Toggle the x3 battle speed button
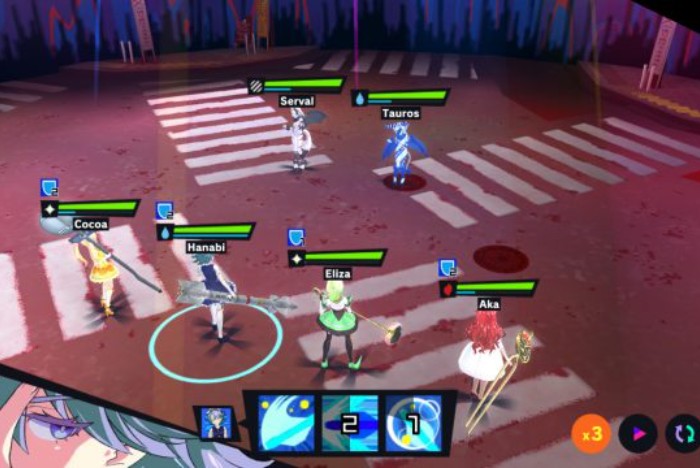 pyautogui.click(x=592, y=434)
